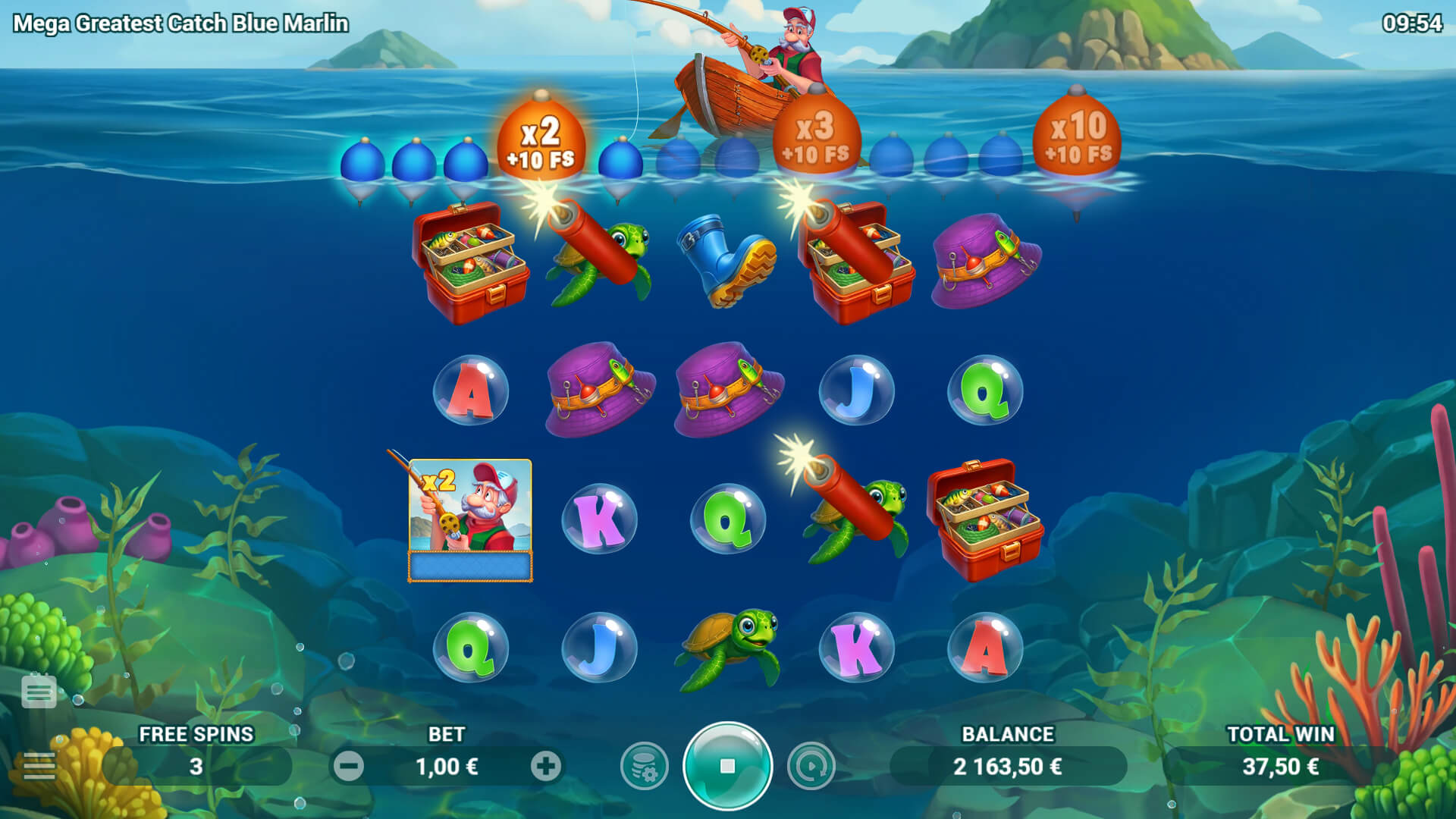Activate the autoplay button

pyautogui.click(x=811, y=767)
